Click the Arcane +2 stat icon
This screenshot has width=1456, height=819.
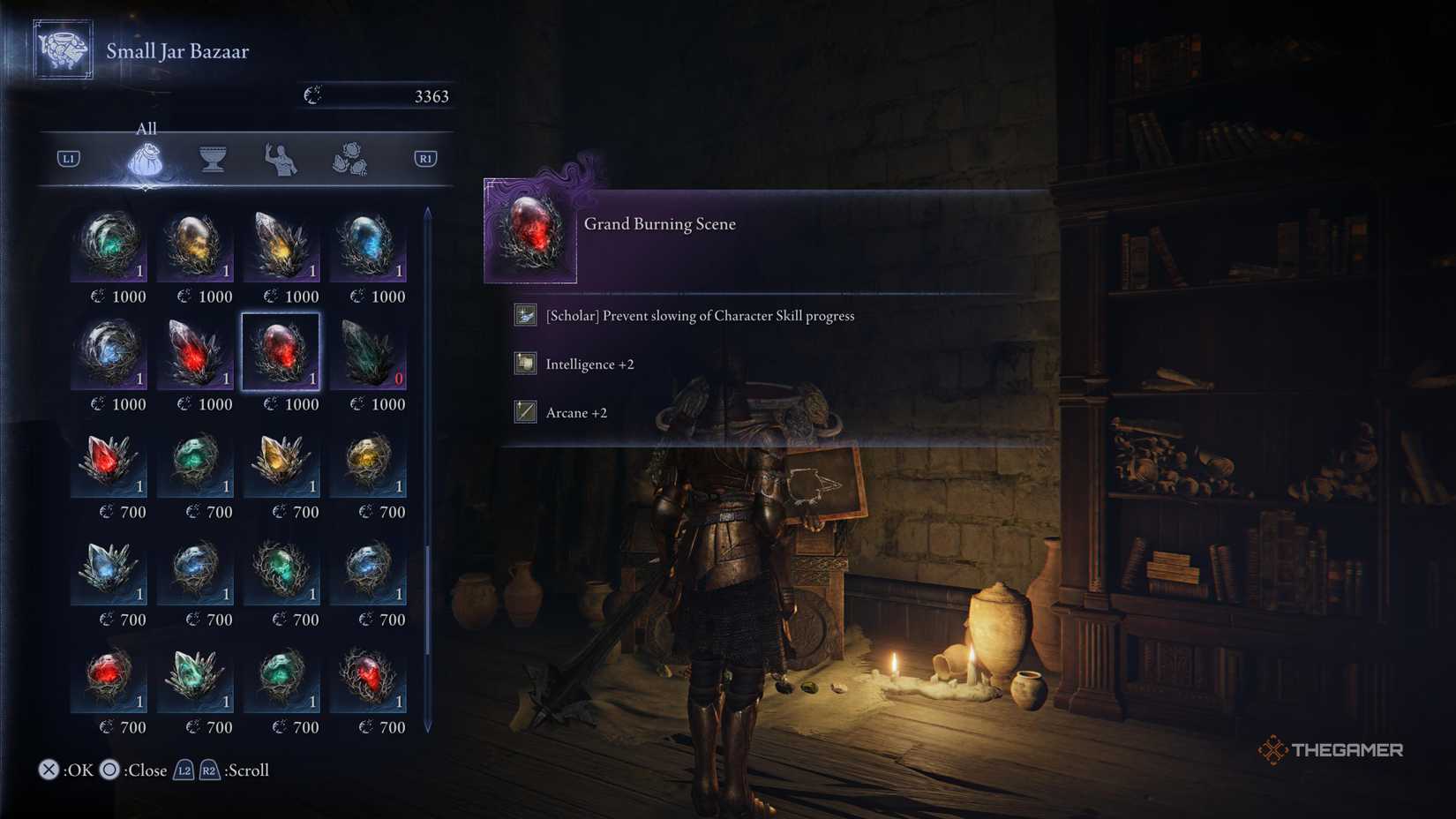(524, 412)
